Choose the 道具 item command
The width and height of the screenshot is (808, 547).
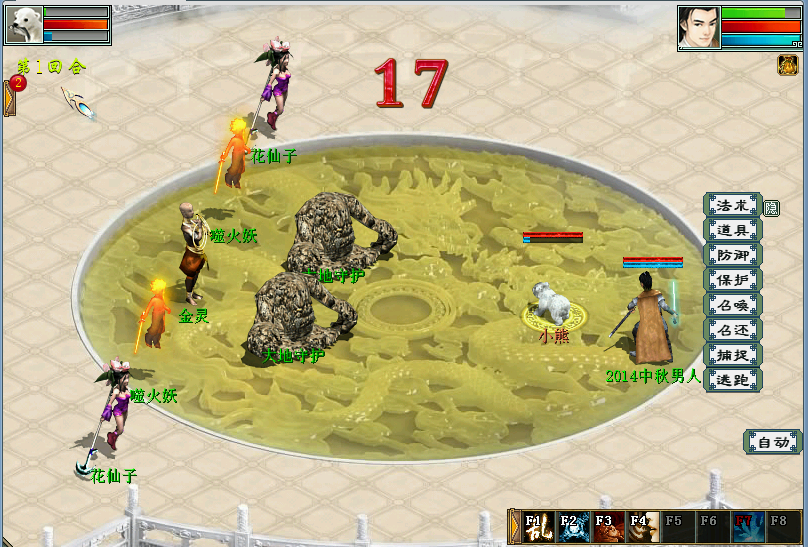pyautogui.click(x=732, y=230)
